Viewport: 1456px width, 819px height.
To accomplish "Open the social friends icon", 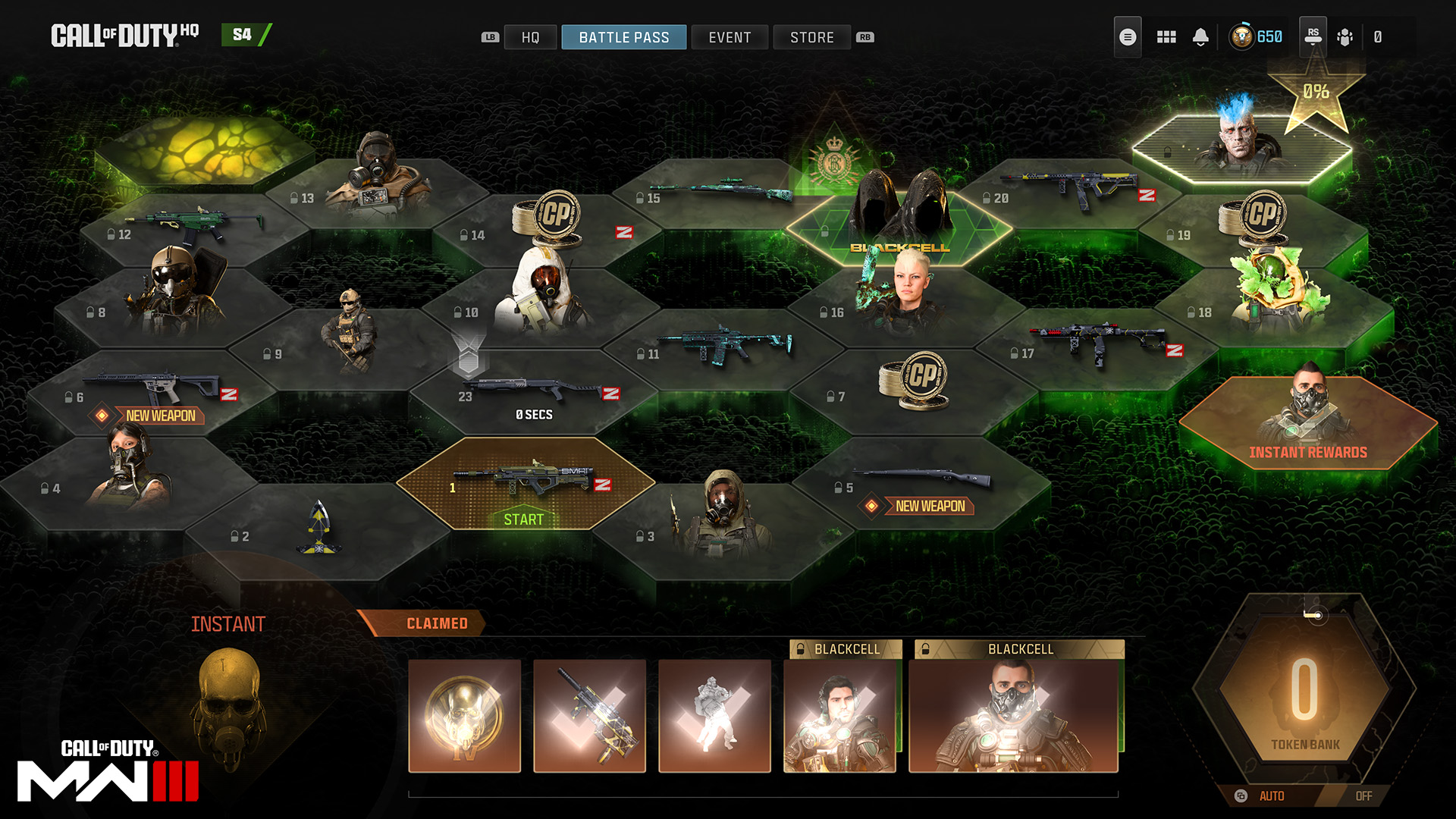I will pyautogui.click(x=1345, y=37).
